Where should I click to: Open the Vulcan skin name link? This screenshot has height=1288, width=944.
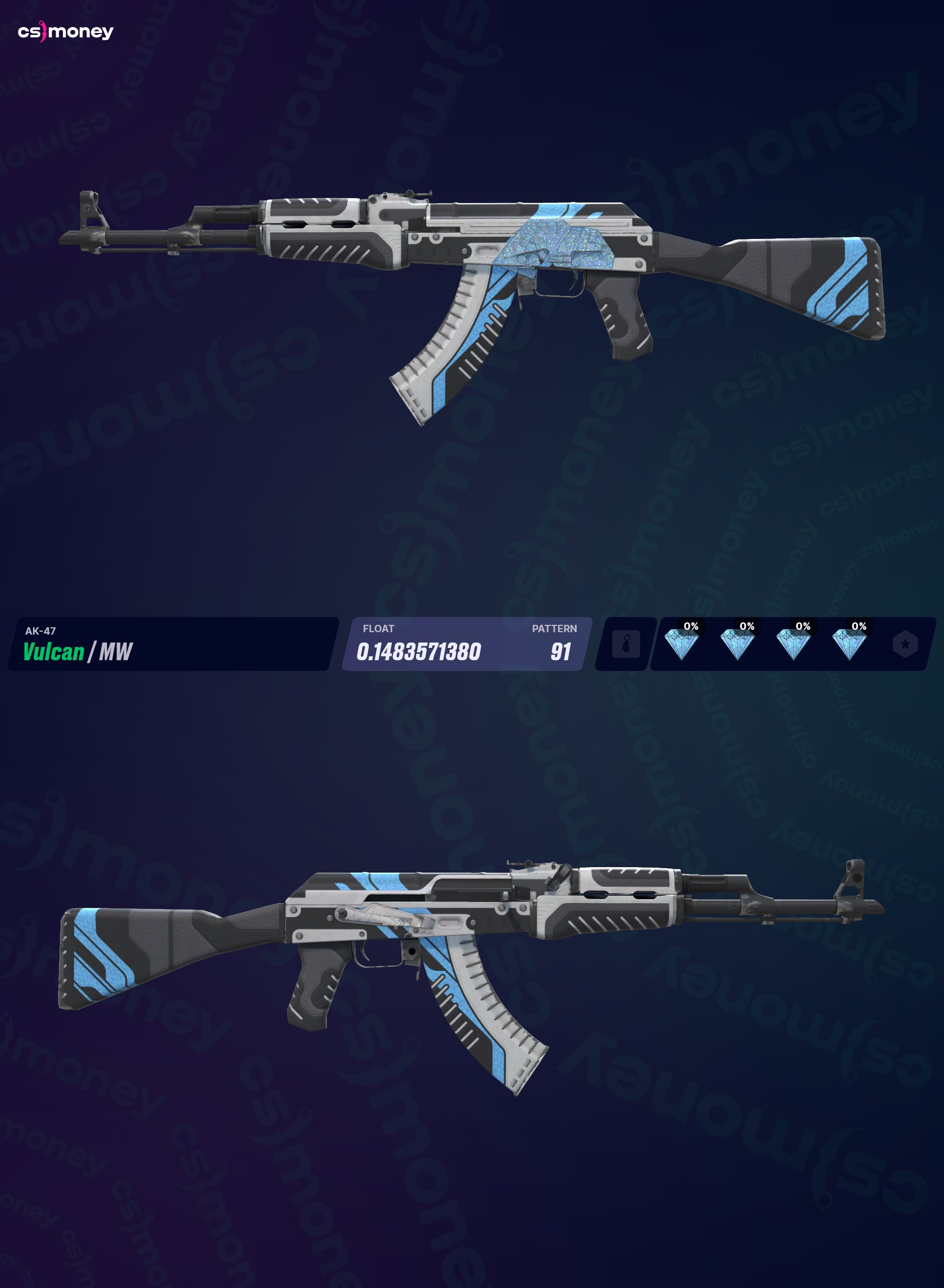point(53,650)
